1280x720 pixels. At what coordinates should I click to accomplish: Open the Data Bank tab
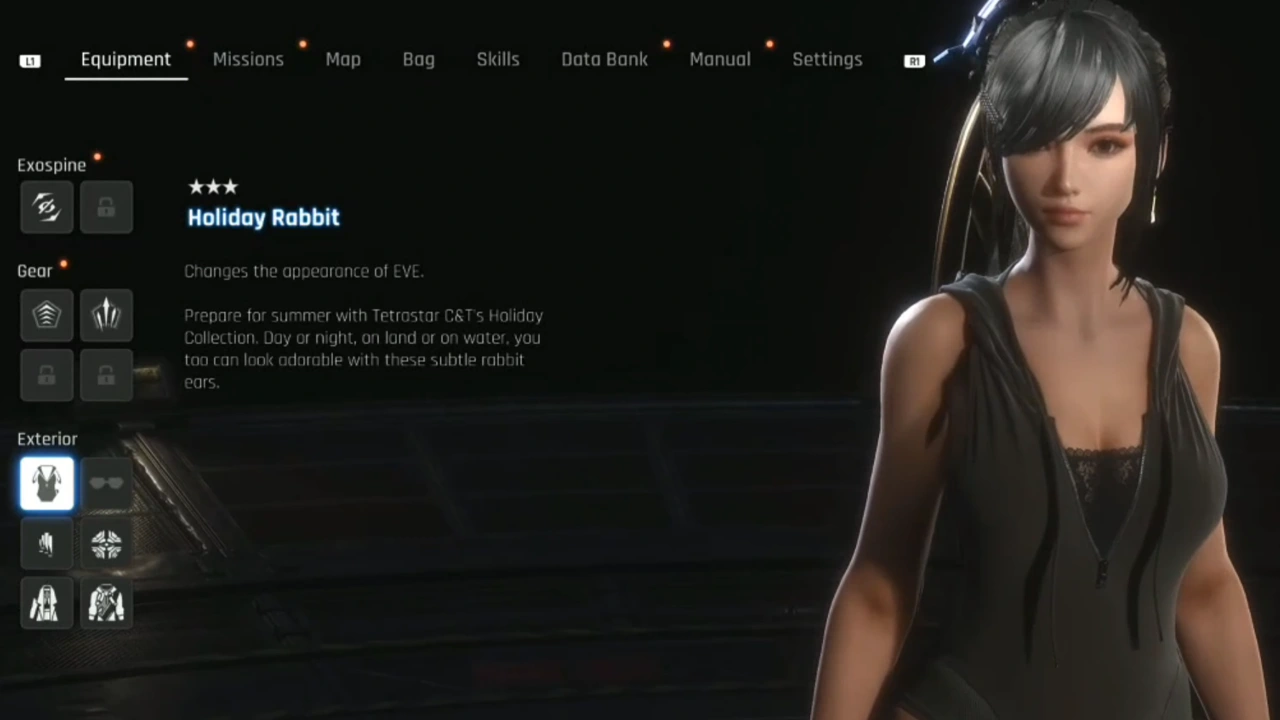point(604,59)
